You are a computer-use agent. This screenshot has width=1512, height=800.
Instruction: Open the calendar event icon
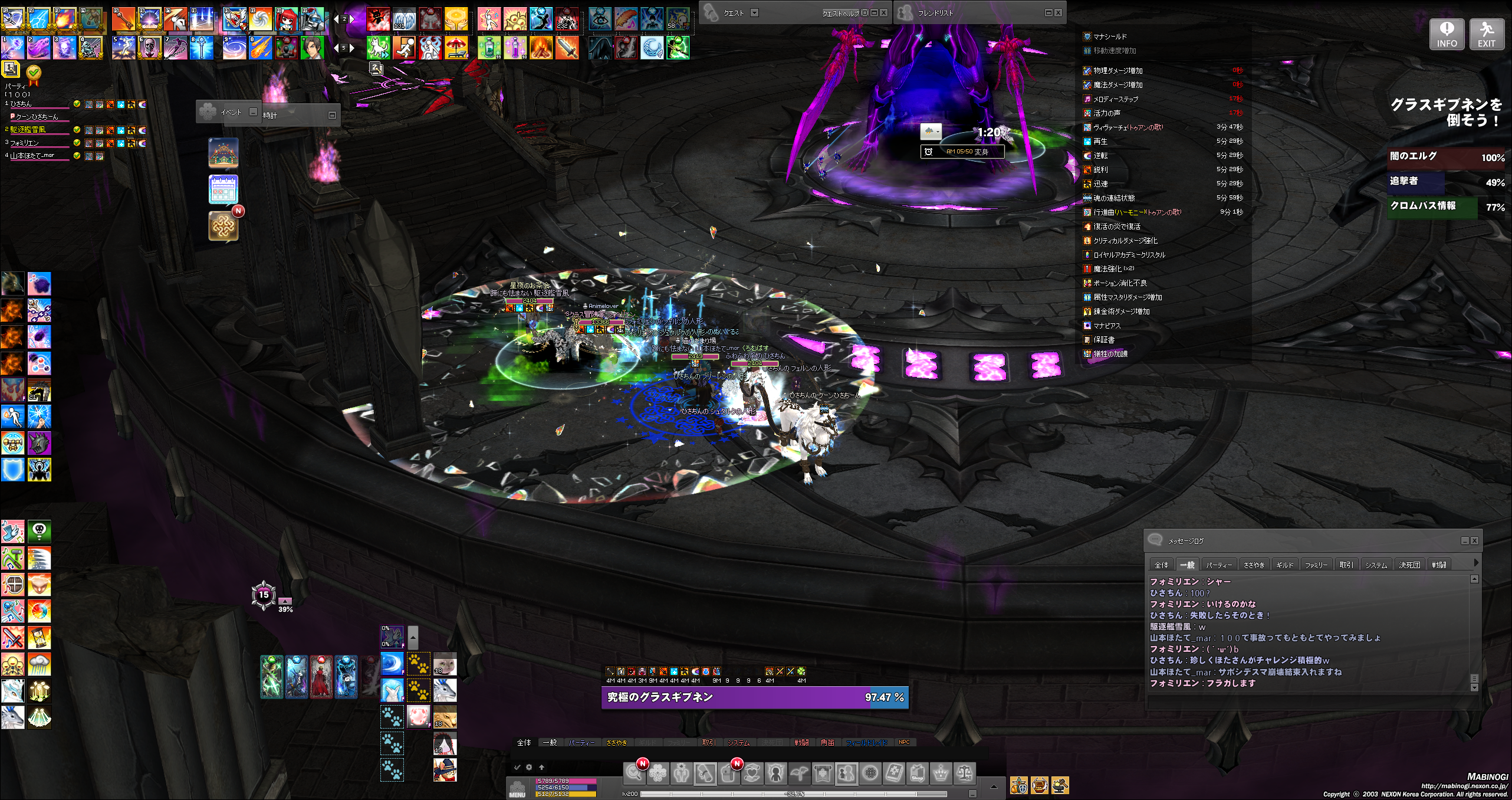click(223, 189)
